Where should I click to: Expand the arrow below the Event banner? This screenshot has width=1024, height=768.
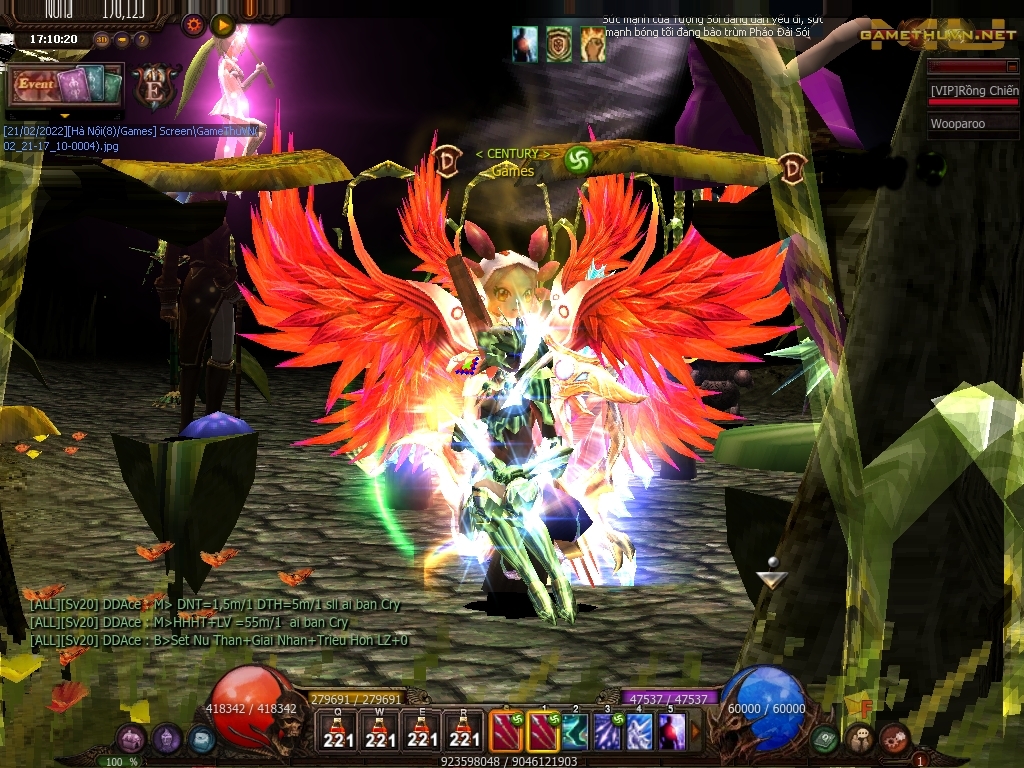coord(65,115)
